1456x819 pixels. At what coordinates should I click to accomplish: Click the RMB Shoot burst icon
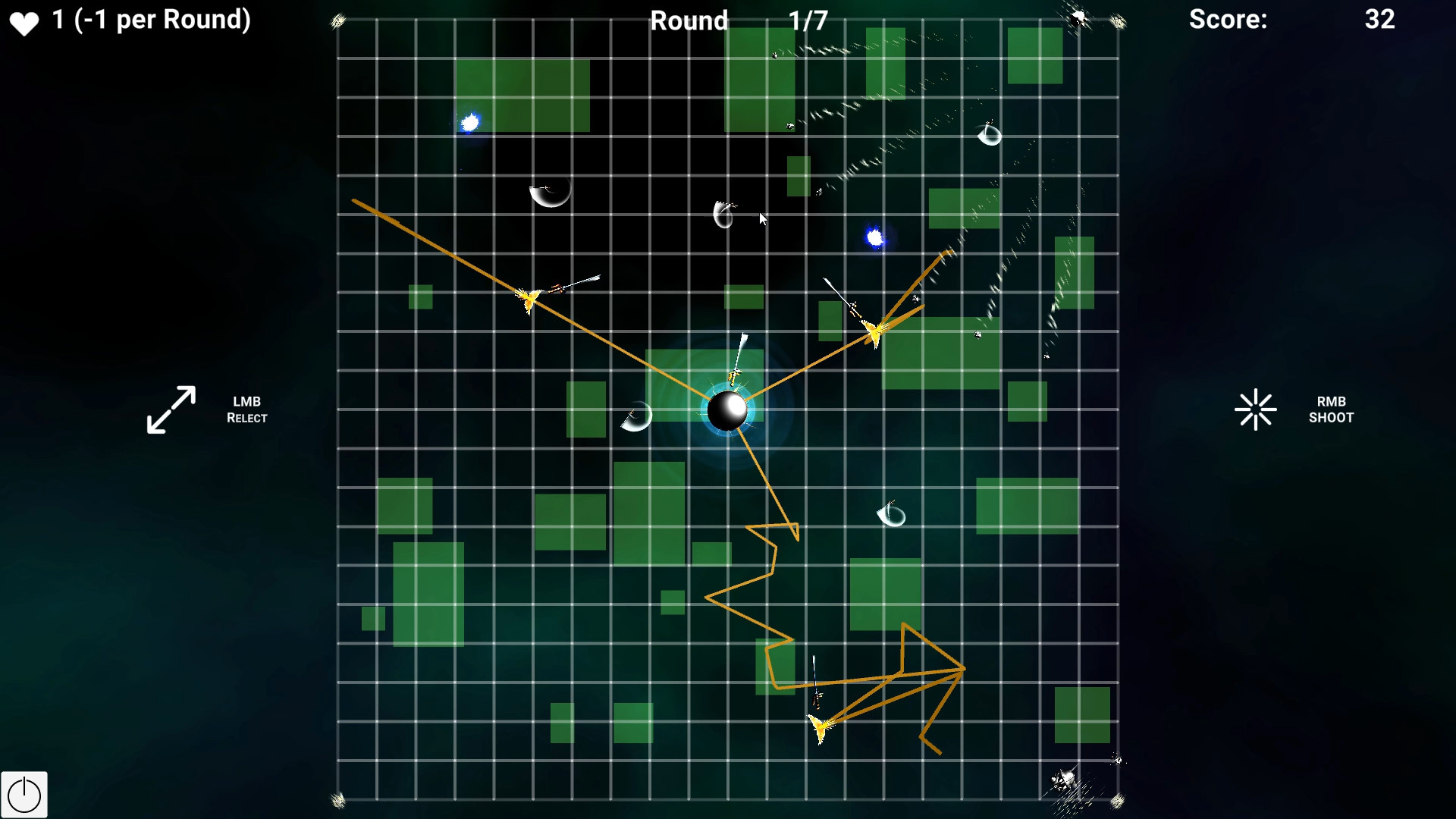(x=1257, y=409)
